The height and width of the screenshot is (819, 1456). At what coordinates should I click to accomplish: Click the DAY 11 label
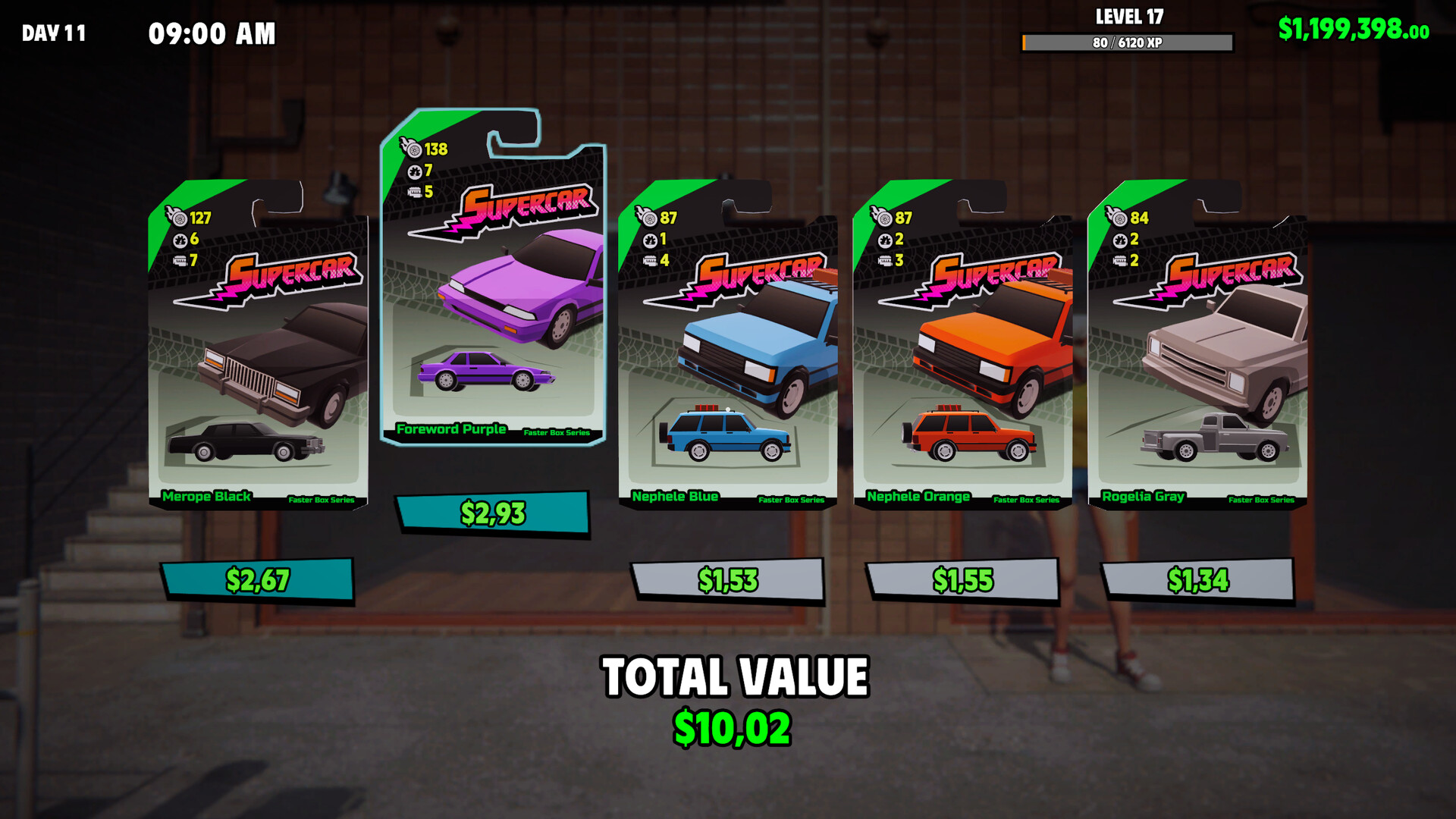tap(53, 33)
